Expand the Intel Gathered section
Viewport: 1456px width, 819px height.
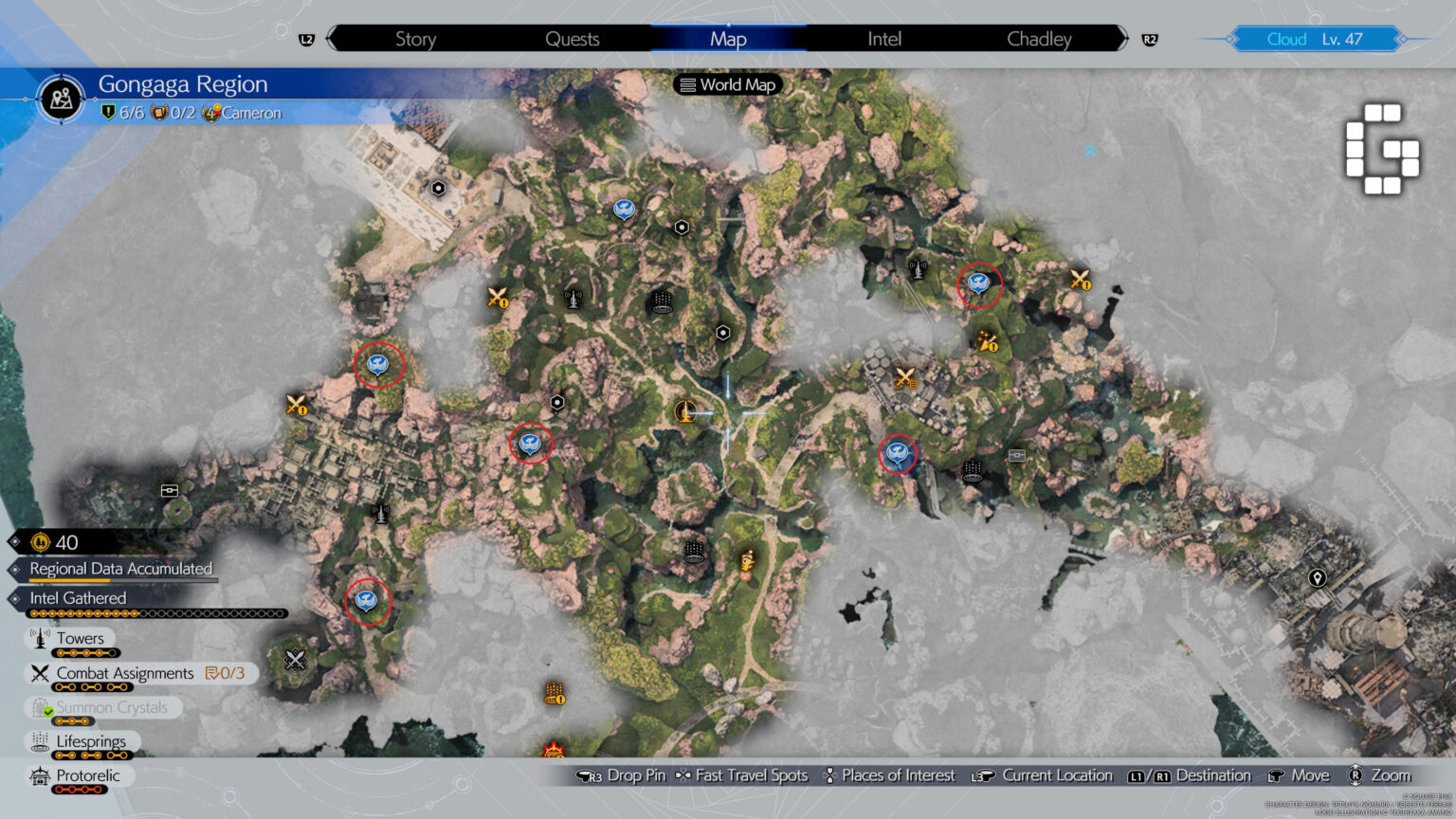tap(79, 598)
